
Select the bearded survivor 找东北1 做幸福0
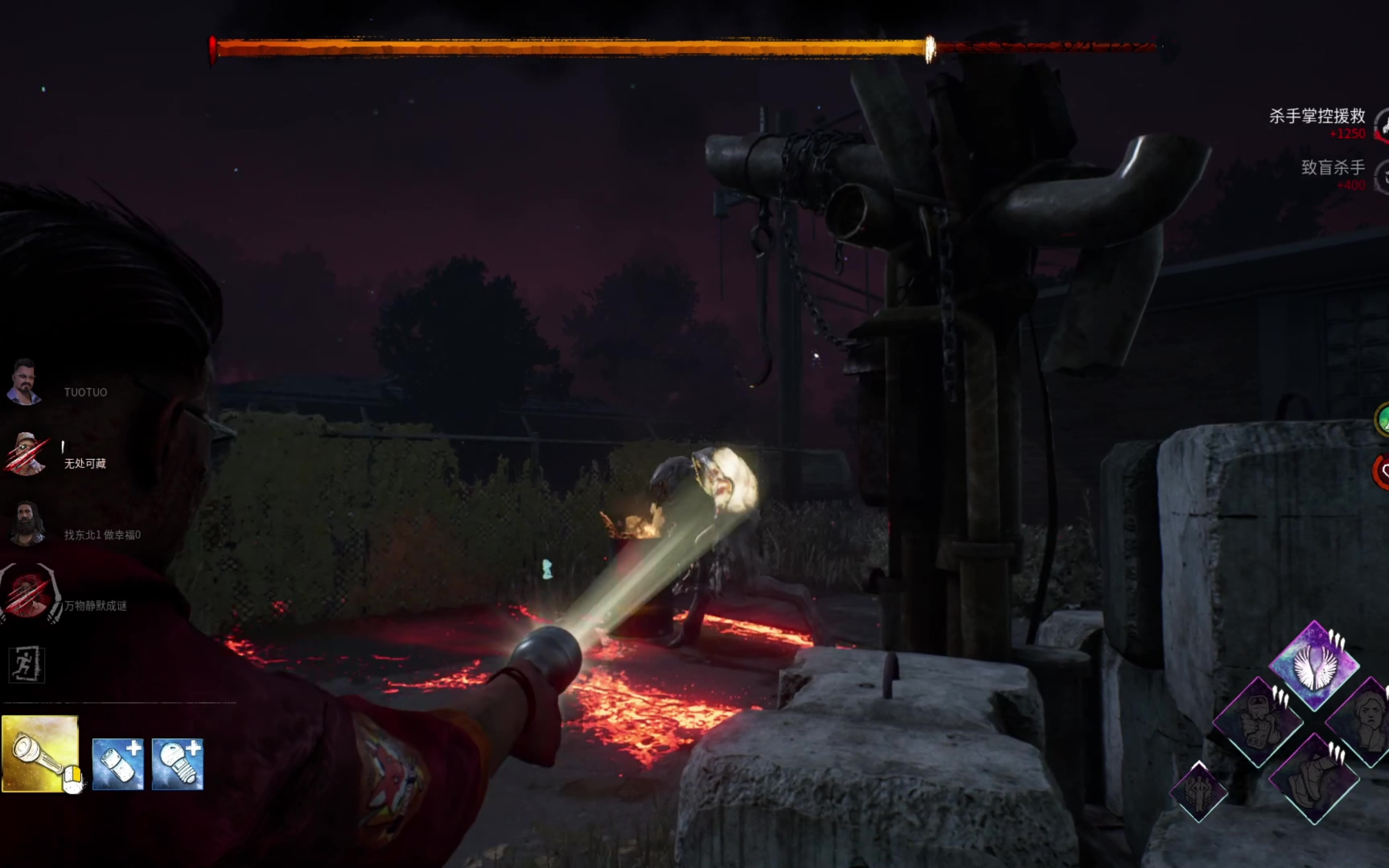27,523
